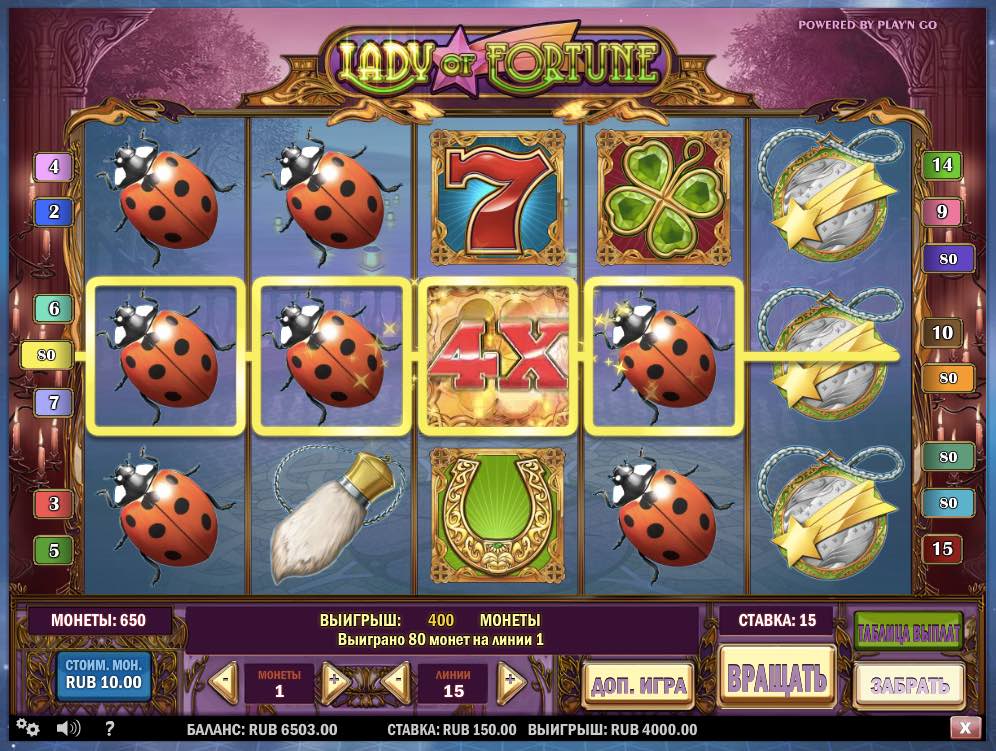Select payline marker number 10
This screenshot has height=751, width=996.
[942, 332]
